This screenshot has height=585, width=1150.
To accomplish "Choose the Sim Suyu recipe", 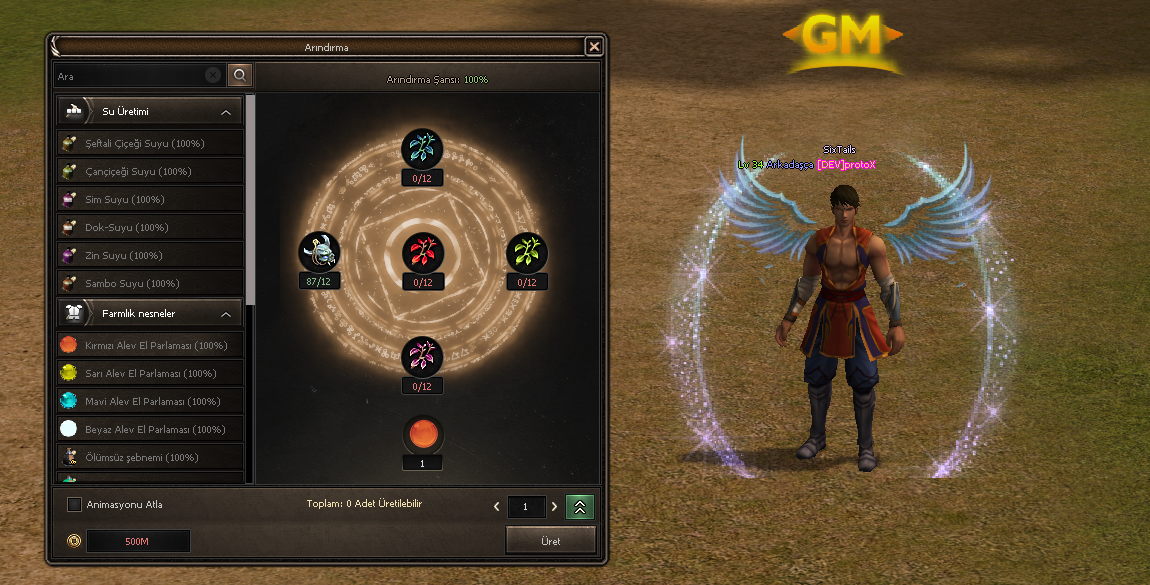I will pyautogui.click(x=150, y=200).
